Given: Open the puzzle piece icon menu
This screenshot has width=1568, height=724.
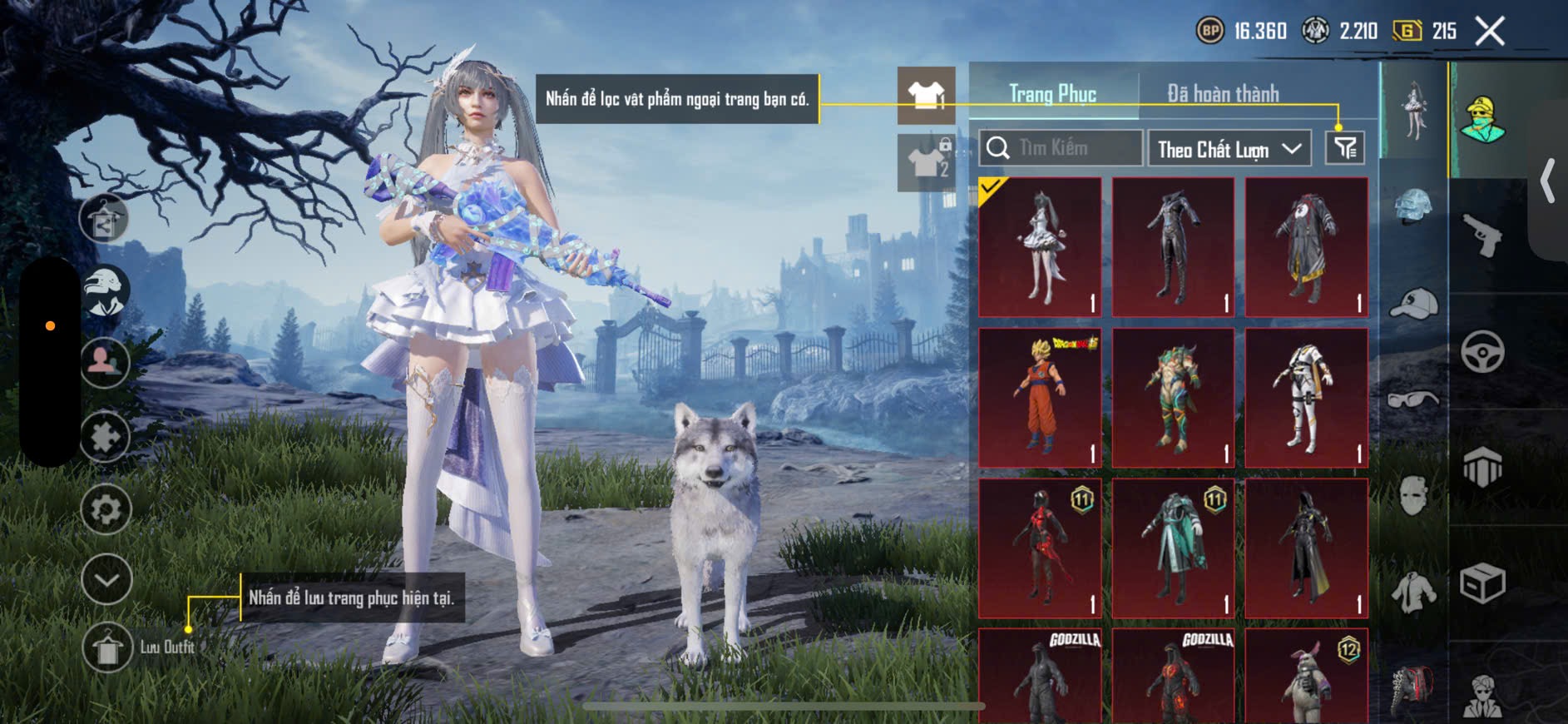Looking at the screenshot, I should pos(106,437).
